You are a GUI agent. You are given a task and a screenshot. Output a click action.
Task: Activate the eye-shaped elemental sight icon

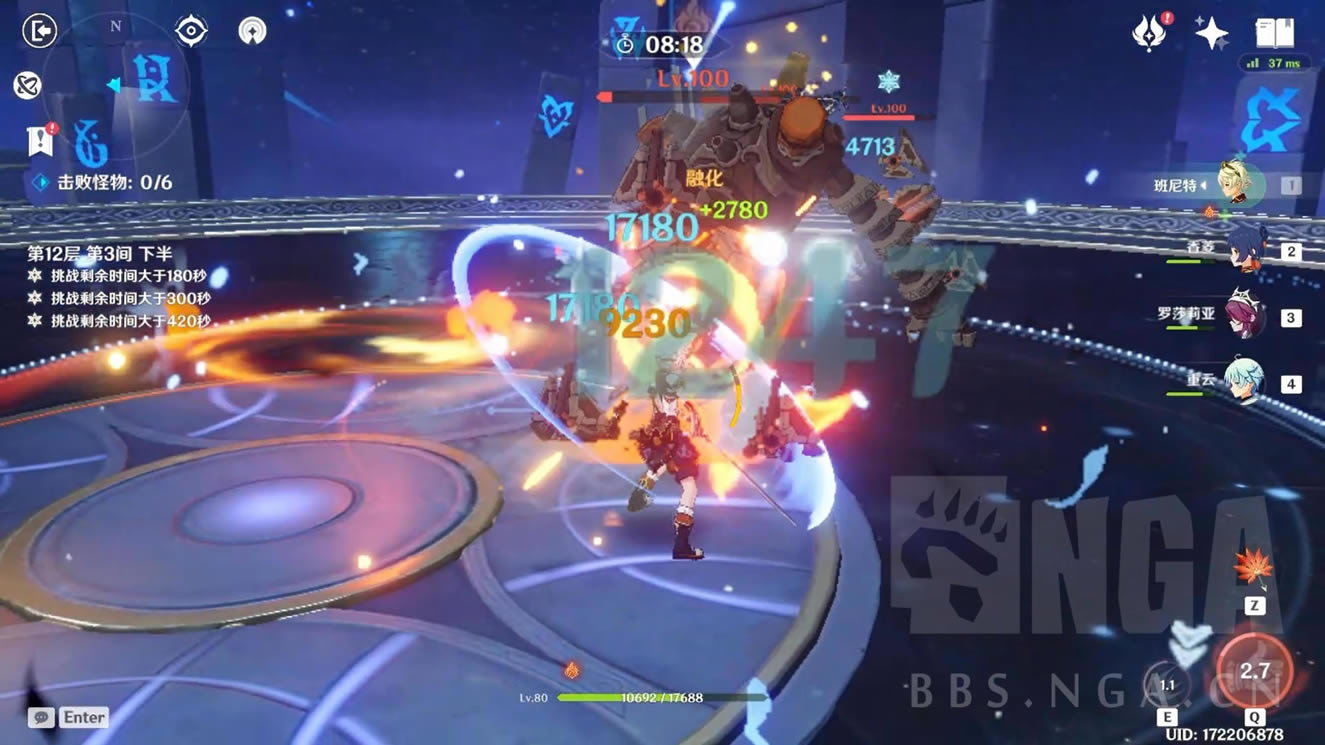click(x=191, y=31)
